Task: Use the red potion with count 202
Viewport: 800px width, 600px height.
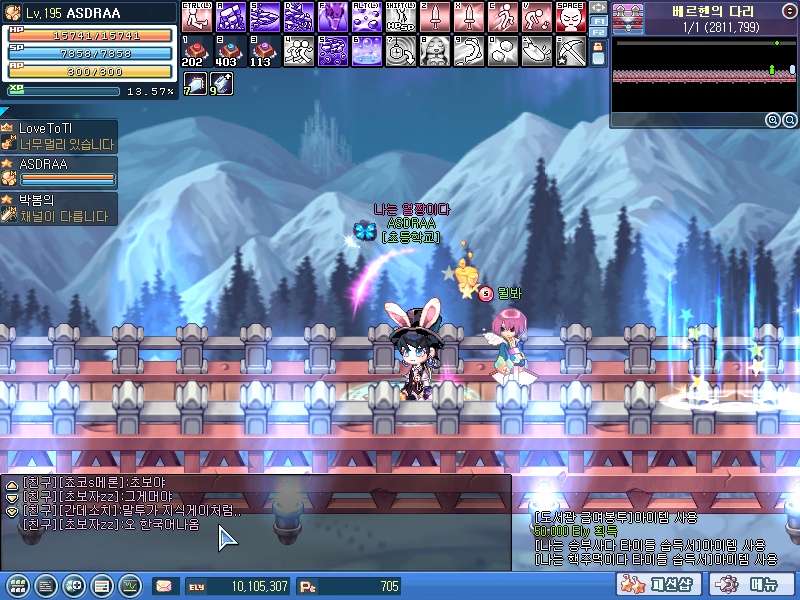Action: 195,50
